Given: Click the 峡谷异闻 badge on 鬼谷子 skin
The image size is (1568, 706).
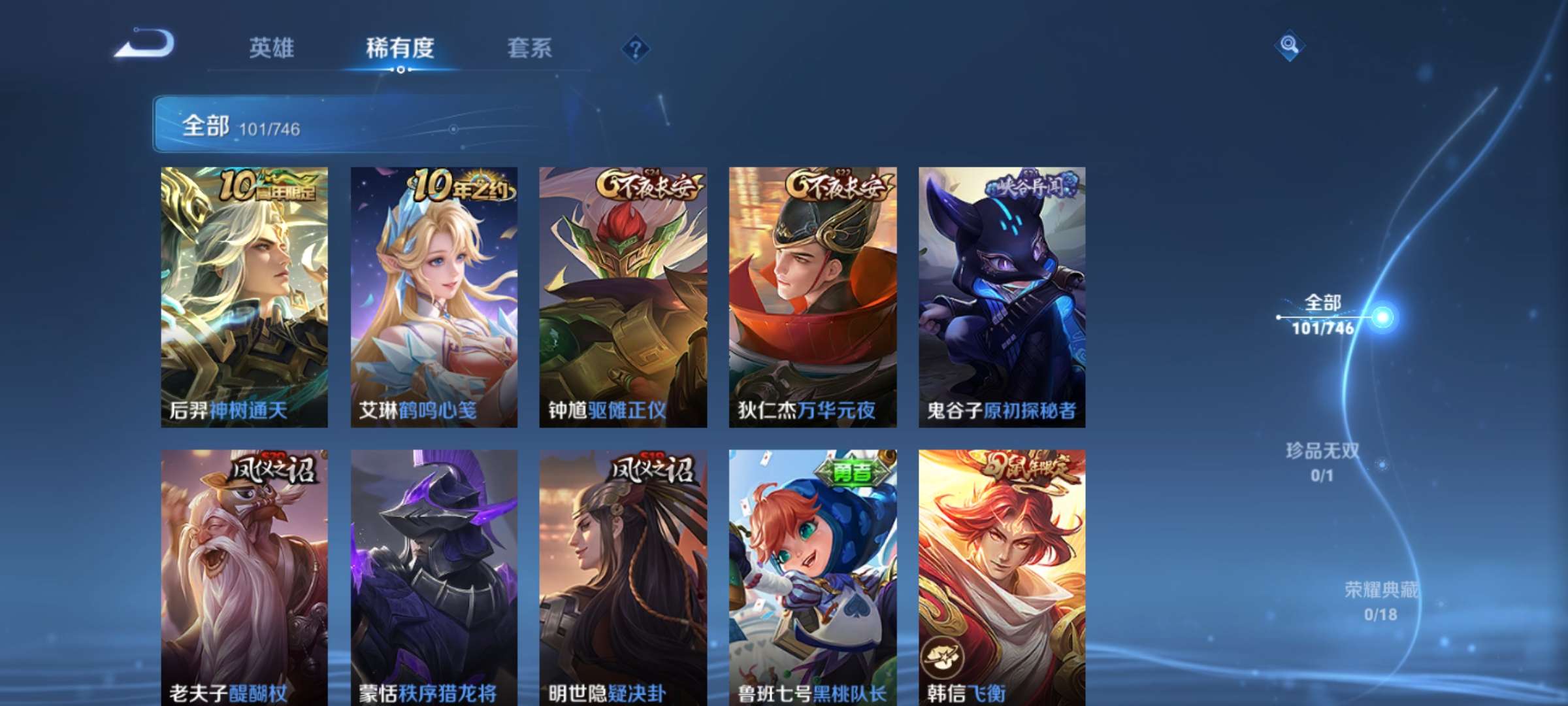Looking at the screenshot, I should pyautogui.click(x=1026, y=185).
